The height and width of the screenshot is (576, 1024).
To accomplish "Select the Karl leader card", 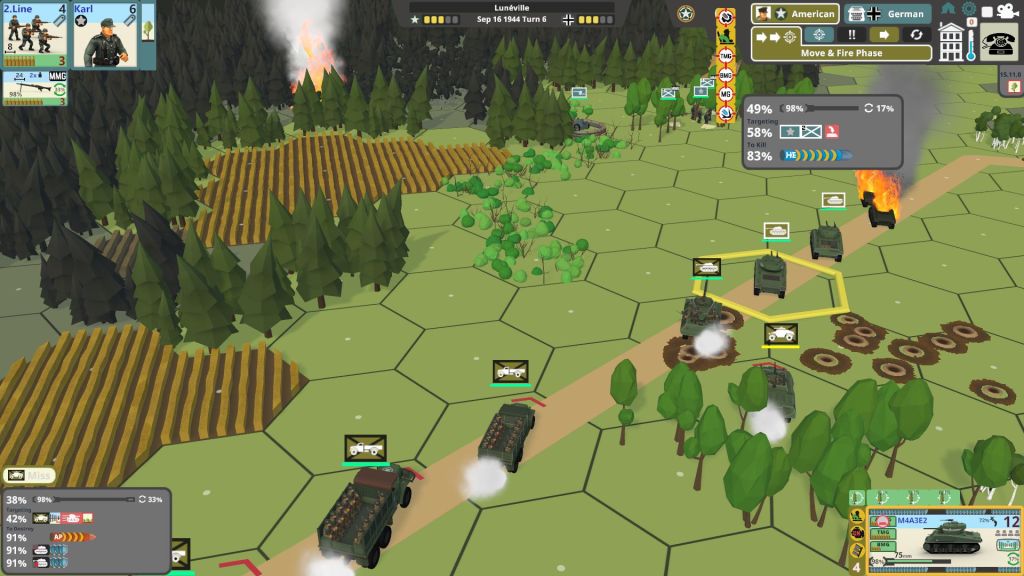I will tap(104, 36).
